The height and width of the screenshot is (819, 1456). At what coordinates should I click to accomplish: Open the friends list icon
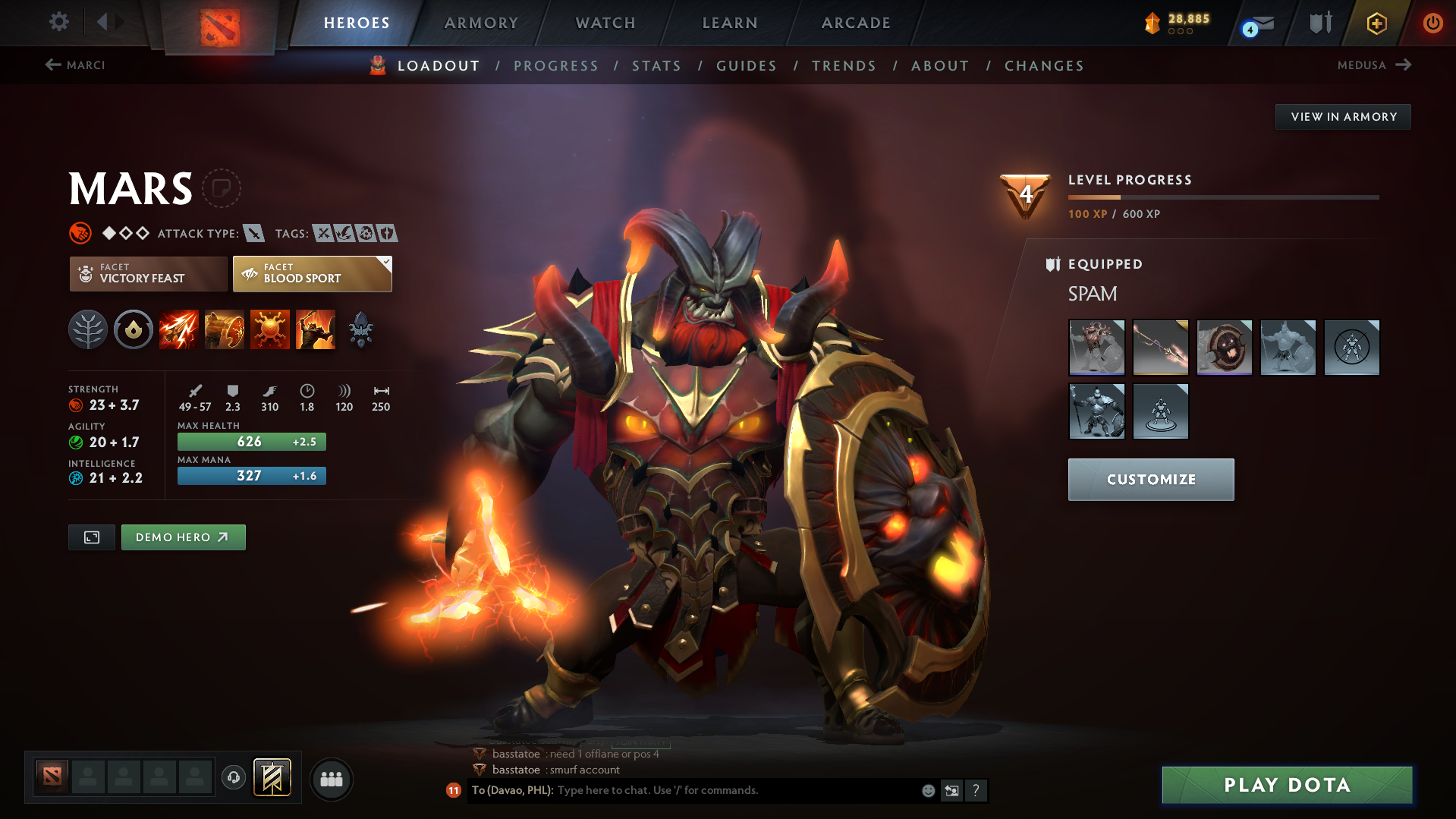(332, 779)
